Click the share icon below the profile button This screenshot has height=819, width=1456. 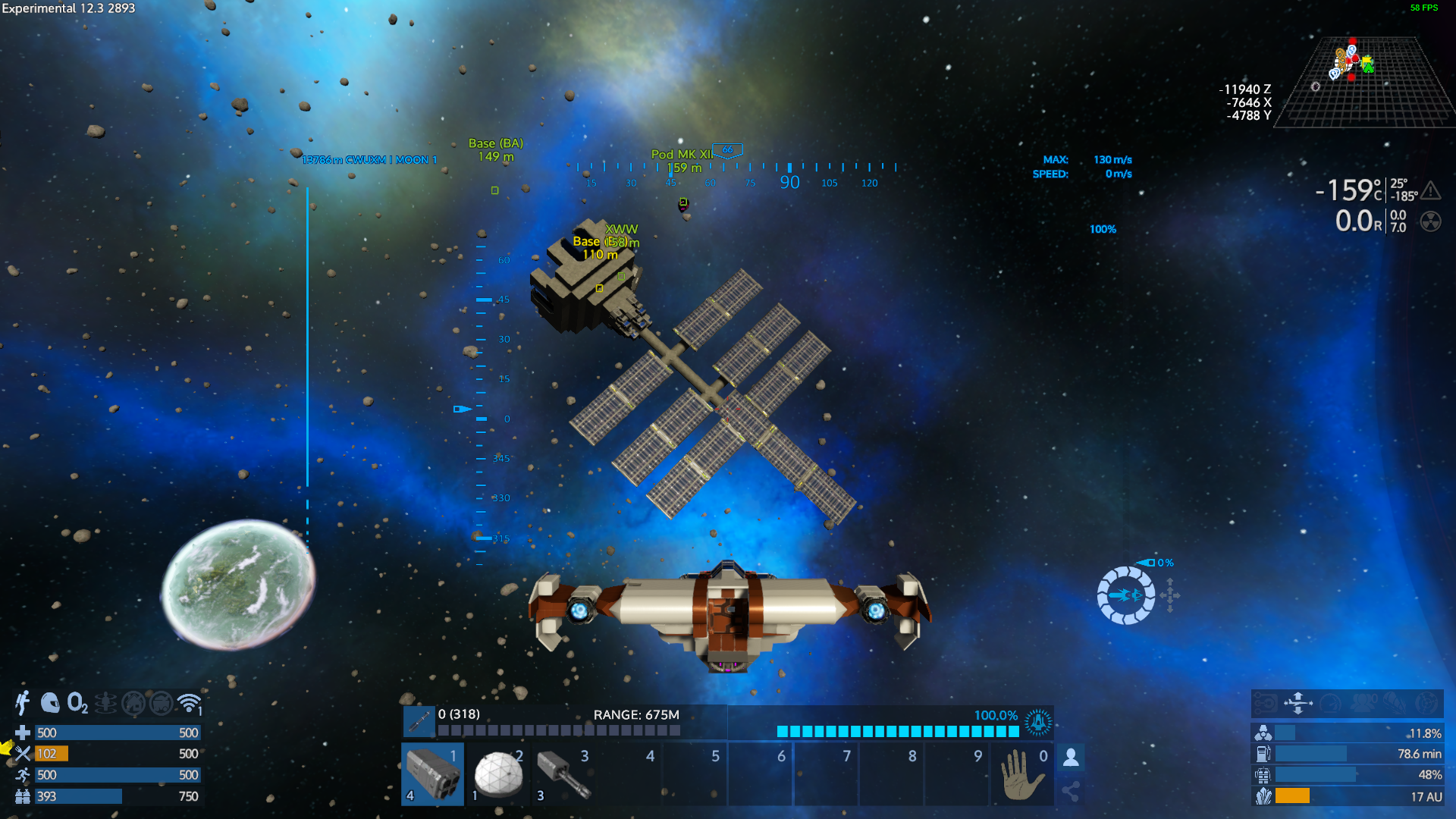[1071, 792]
